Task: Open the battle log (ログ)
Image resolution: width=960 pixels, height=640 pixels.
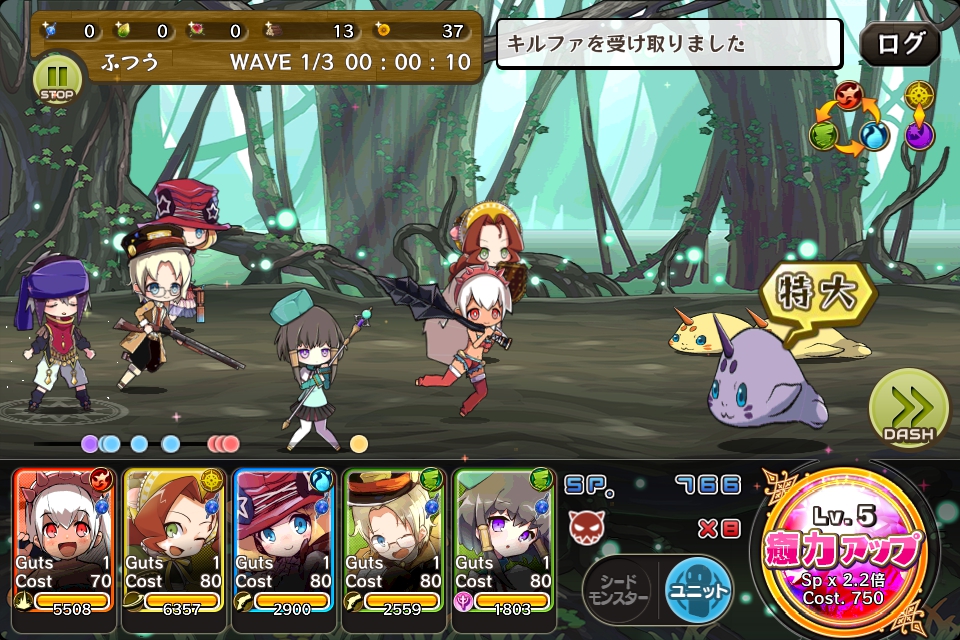Action: point(899,45)
